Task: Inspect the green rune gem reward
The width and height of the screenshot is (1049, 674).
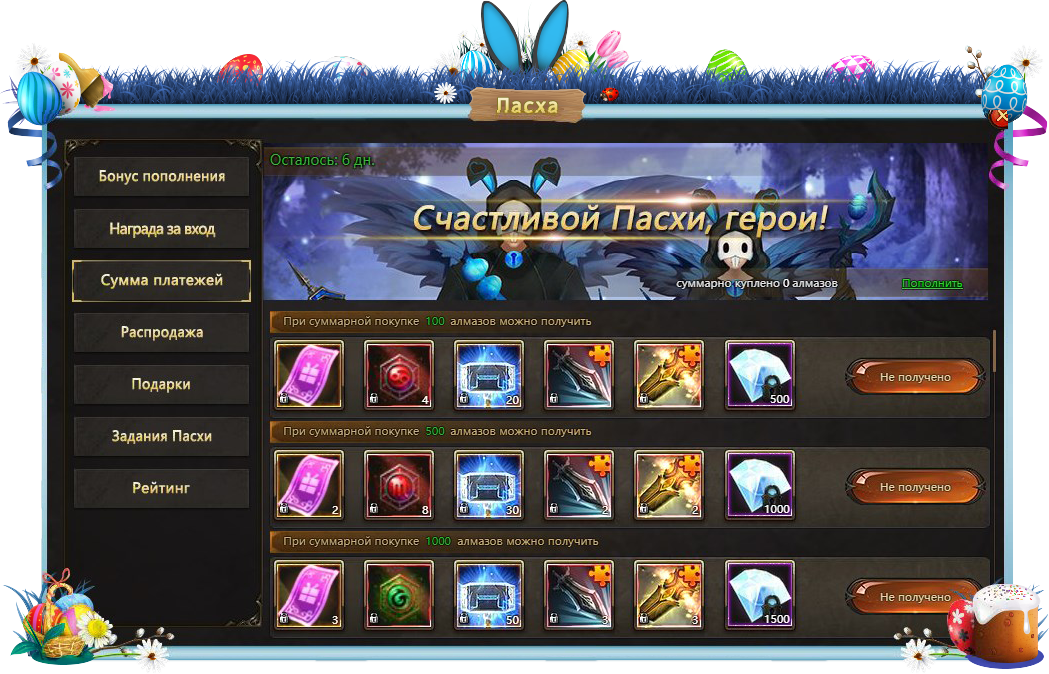Action: [399, 596]
